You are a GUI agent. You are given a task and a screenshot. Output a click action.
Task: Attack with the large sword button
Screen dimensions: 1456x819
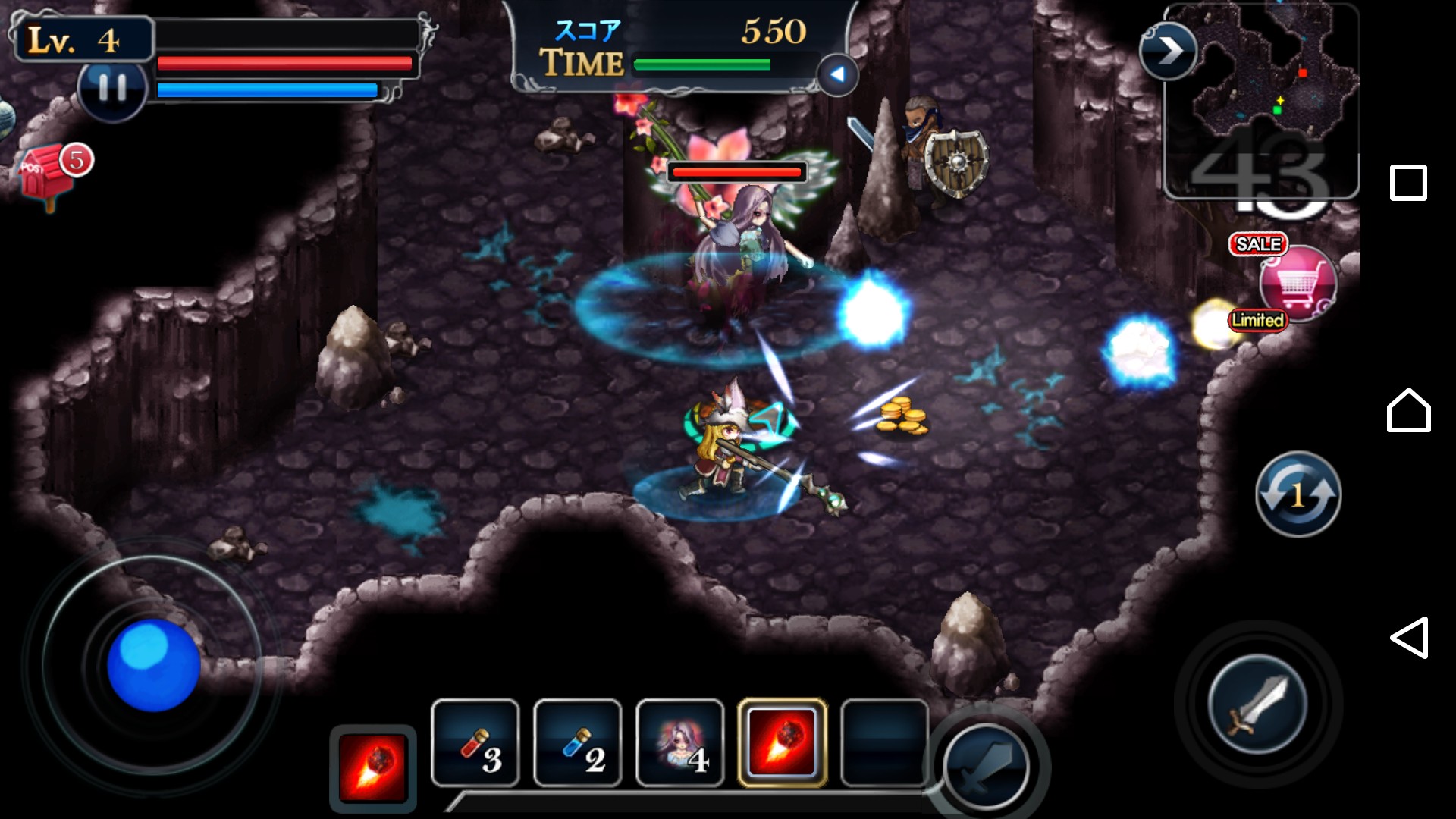coord(1257,705)
